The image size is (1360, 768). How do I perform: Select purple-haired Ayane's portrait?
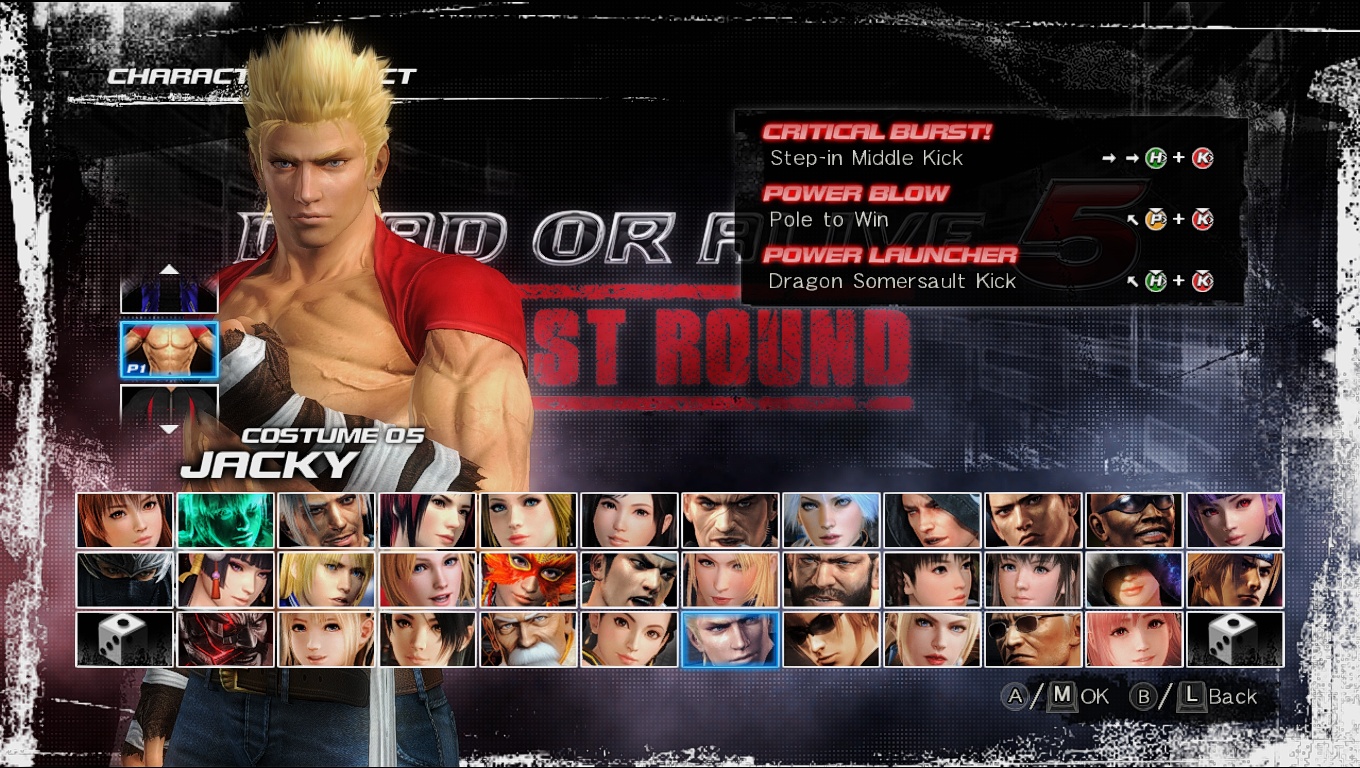tap(1235, 520)
